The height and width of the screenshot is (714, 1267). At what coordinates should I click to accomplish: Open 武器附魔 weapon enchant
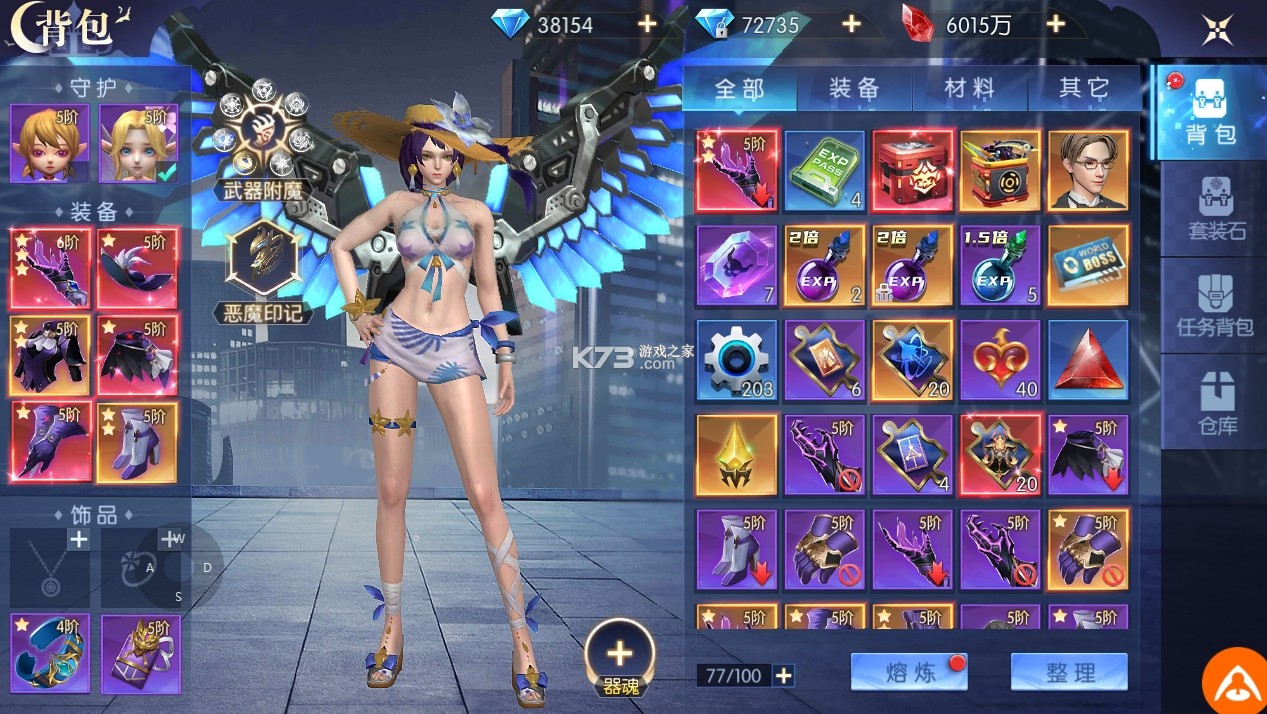tap(263, 140)
